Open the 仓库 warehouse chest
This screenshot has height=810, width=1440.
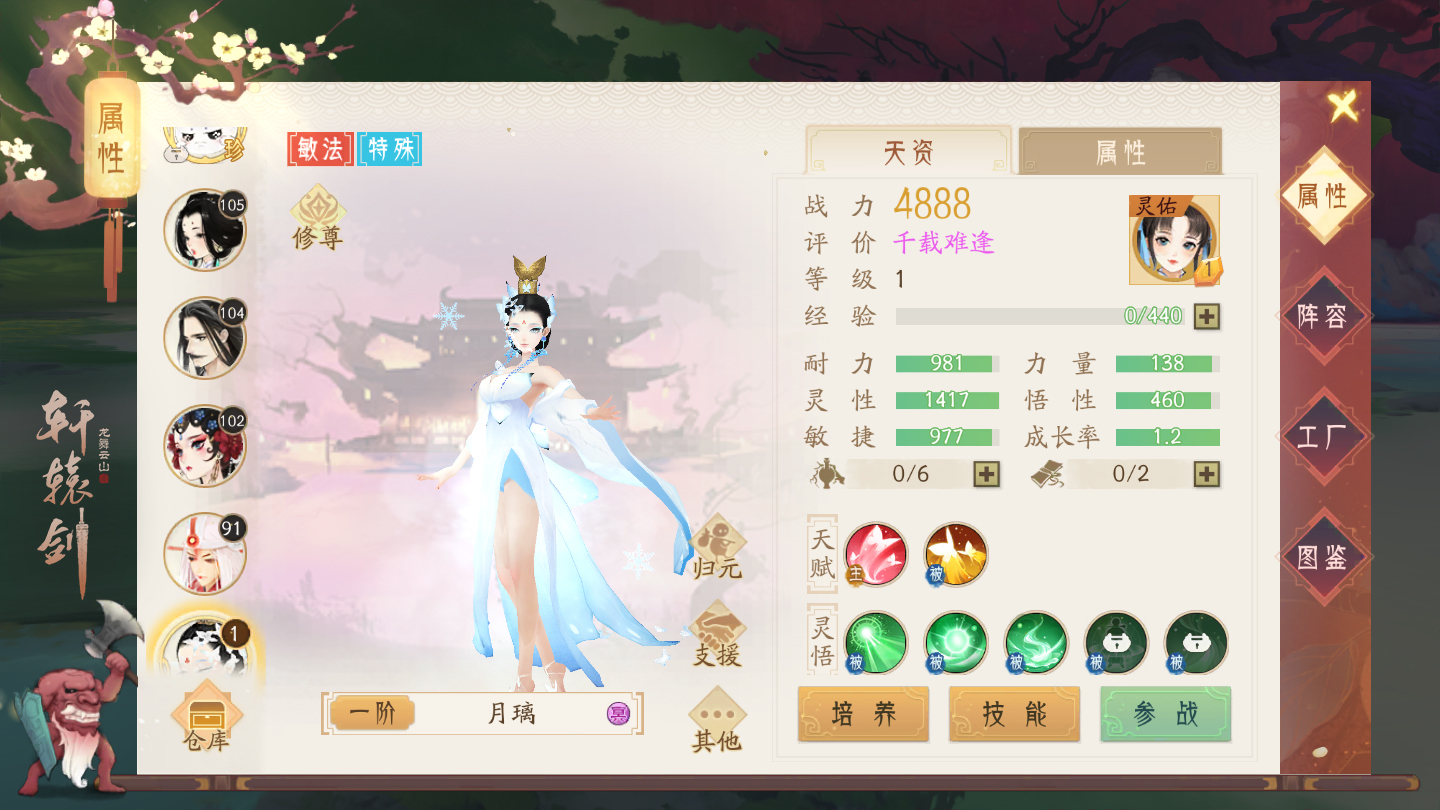(207, 720)
